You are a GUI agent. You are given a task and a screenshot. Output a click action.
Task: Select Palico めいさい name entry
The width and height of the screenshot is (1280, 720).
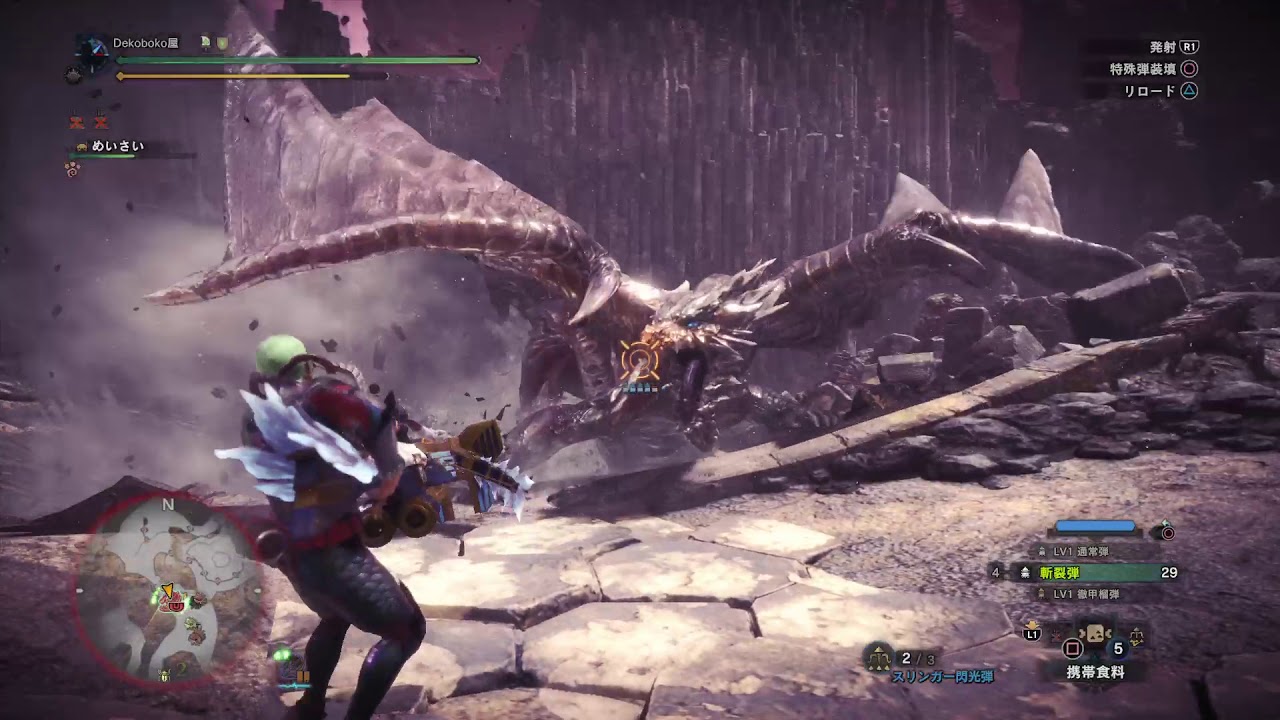tap(117, 146)
